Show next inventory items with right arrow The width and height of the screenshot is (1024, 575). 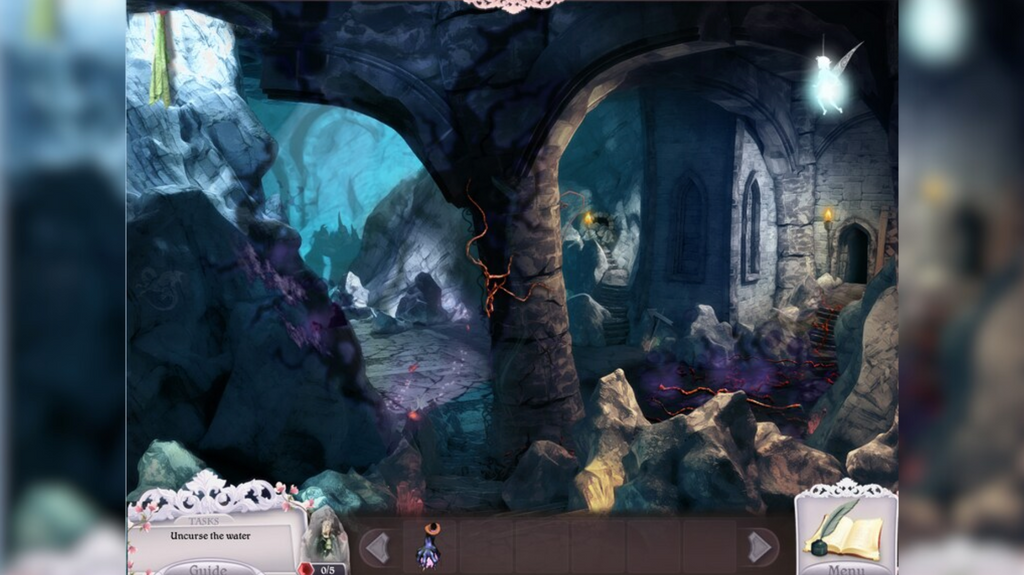[761, 547]
